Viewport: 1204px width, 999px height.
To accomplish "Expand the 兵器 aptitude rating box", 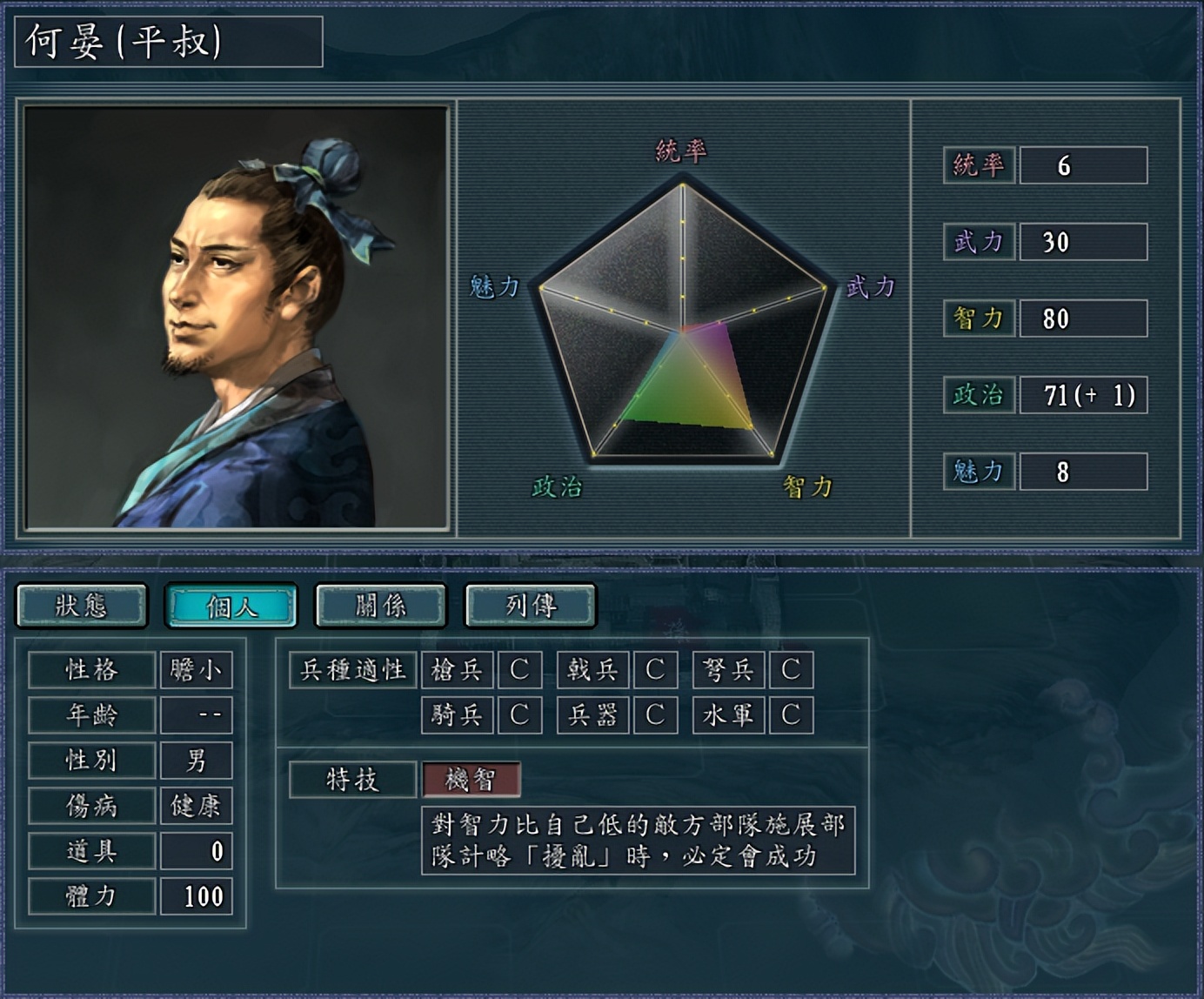I will click(655, 715).
